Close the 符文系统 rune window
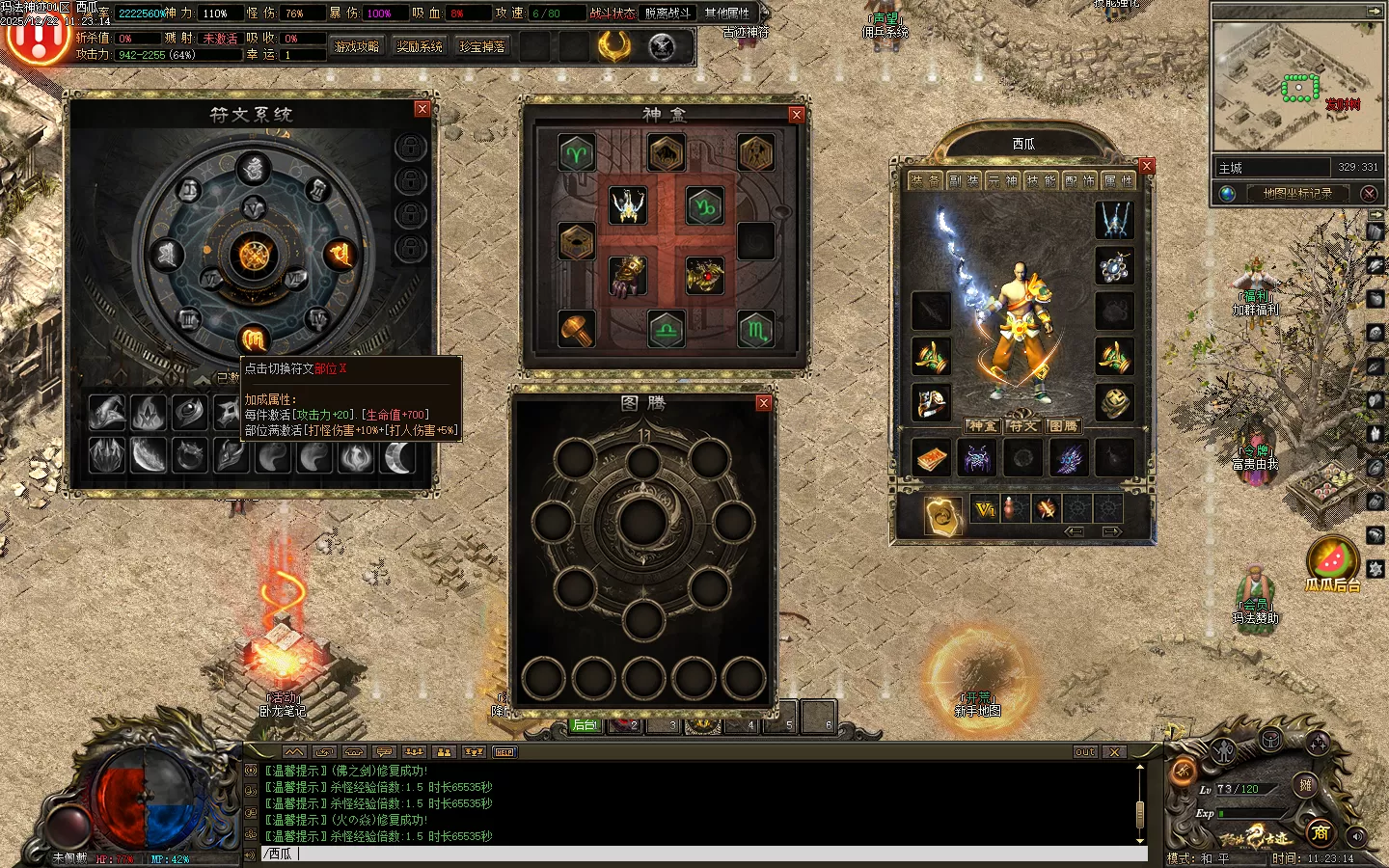This screenshot has width=1389, height=868. pos(422,109)
